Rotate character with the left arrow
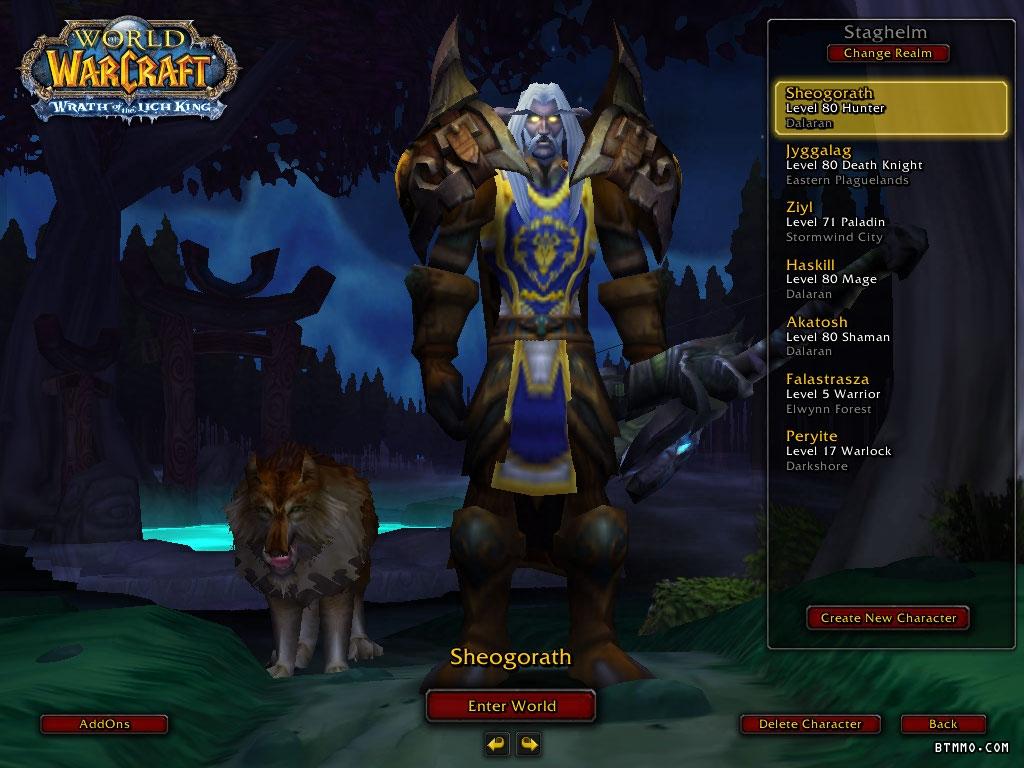Image resolution: width=1024 pixels, height=768 pixels. 496,743
